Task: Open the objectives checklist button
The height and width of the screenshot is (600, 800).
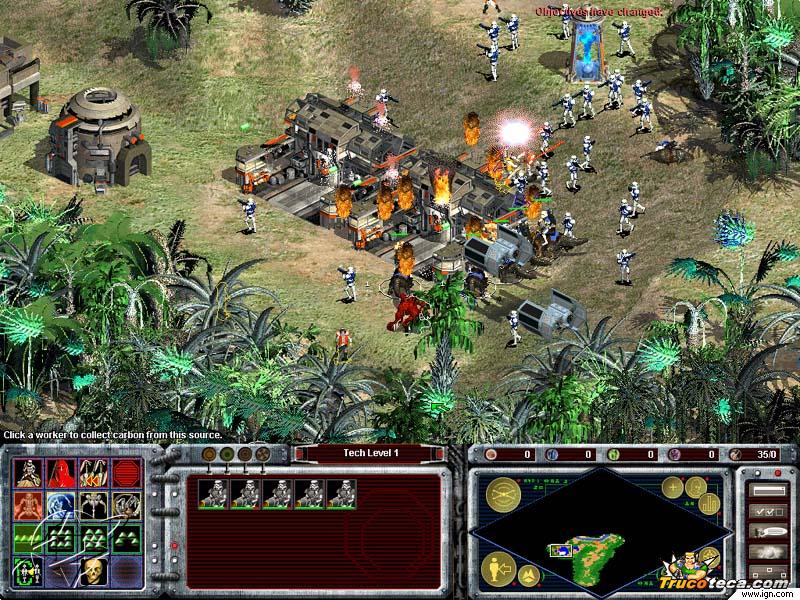Action: [767, 511]
